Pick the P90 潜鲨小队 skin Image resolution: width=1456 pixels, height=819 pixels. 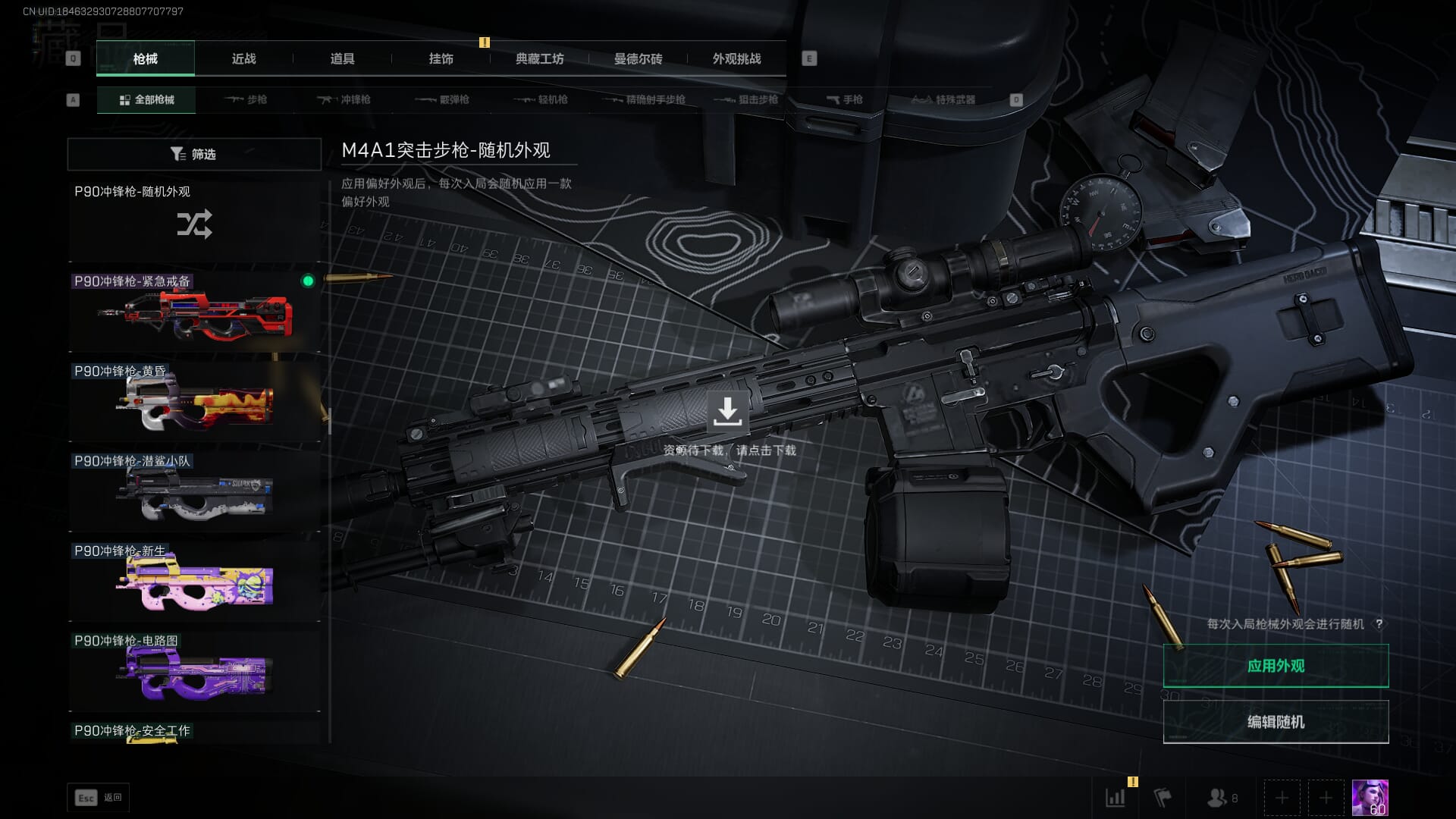click(x=195, y=491)
